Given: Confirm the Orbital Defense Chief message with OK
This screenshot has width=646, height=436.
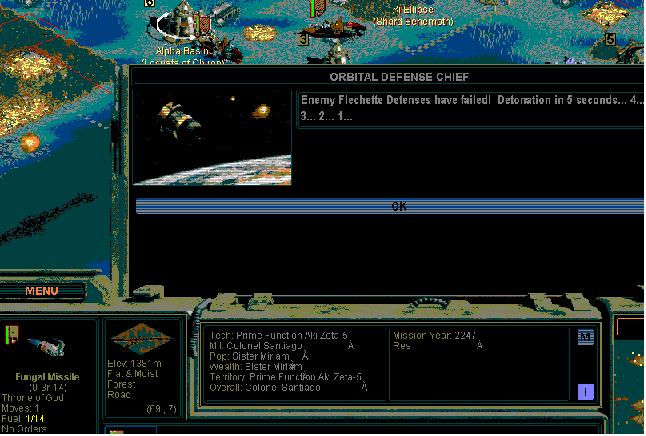Looking at the screenshot, I should (x=398, y=206).
